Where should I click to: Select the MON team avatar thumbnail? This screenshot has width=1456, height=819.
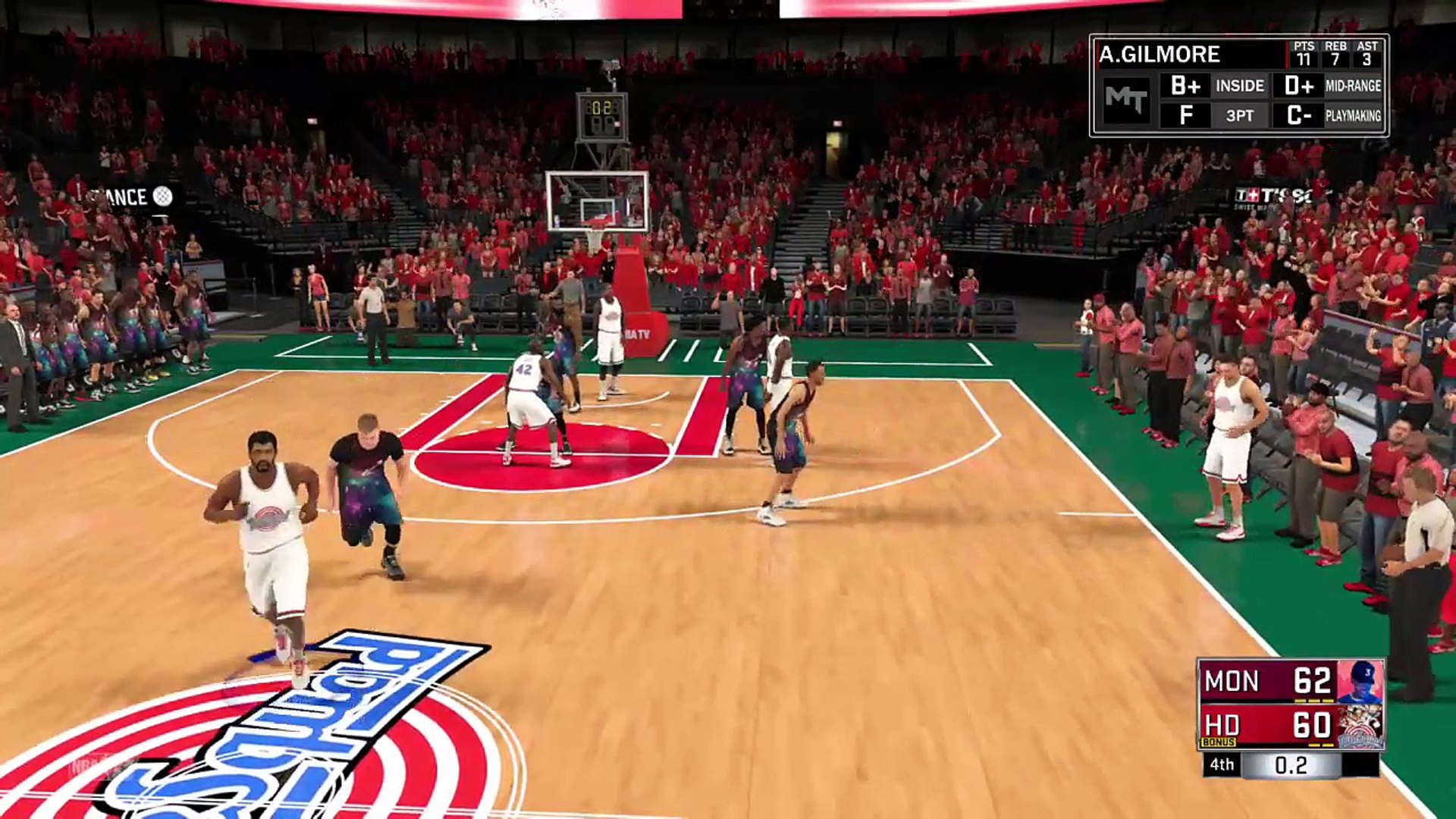1360,681
